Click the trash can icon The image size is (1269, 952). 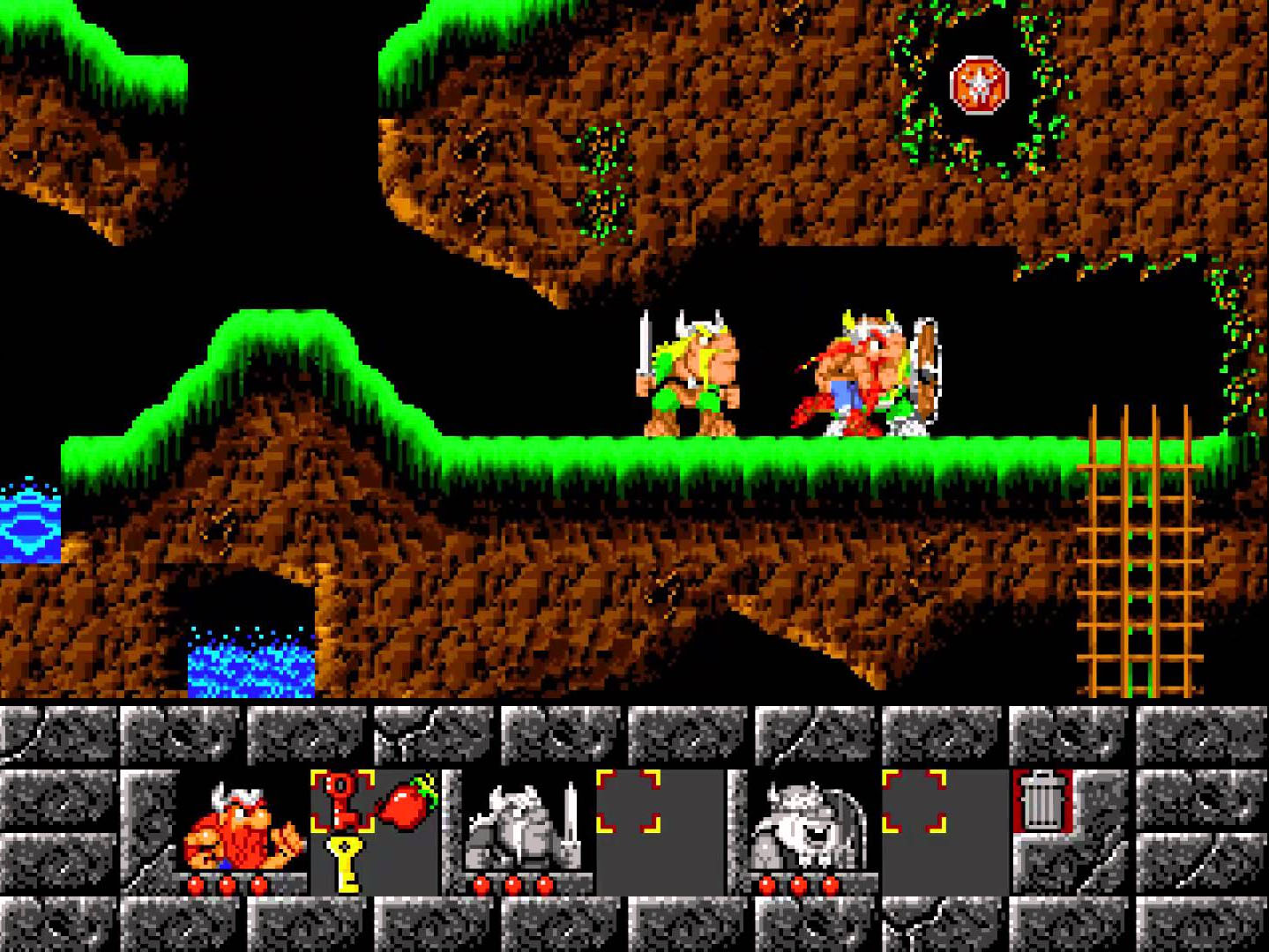tap(1041, 800)
